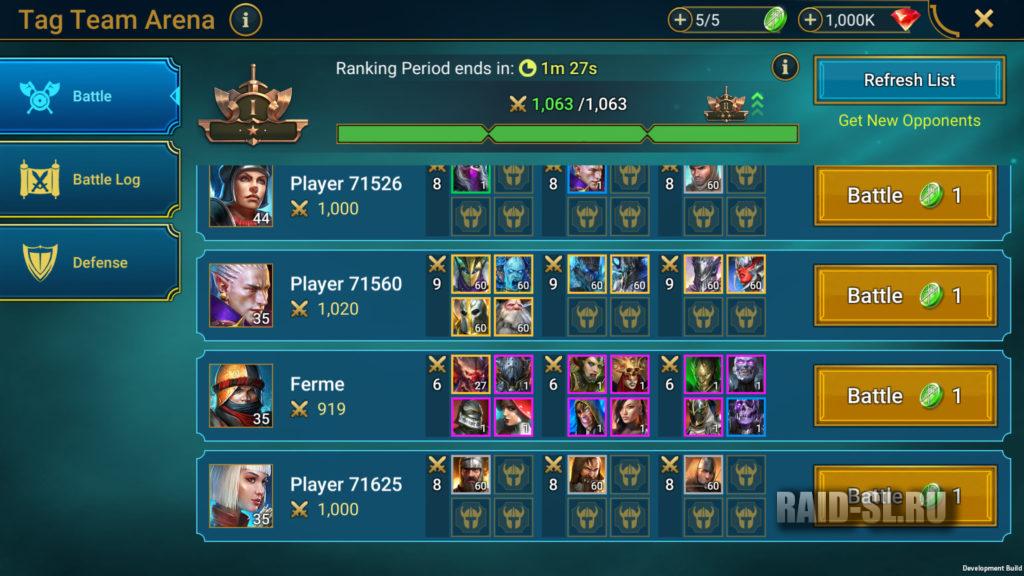Switch to the Battle tab
The width and height of the screenshot is (1024, 576).
[x=90, y=97]
